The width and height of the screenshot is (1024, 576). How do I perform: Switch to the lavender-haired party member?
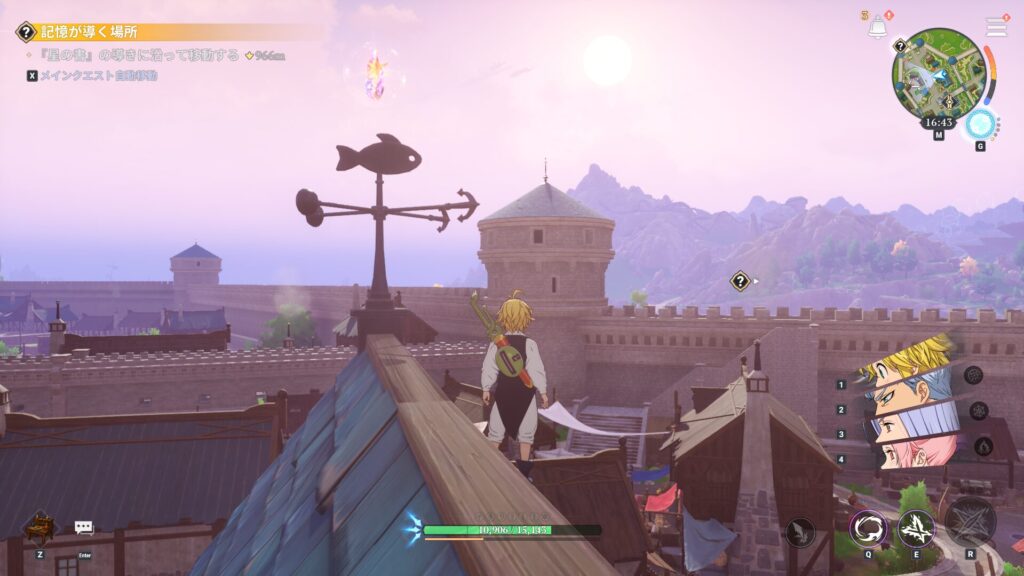click(x=910, y=427)
